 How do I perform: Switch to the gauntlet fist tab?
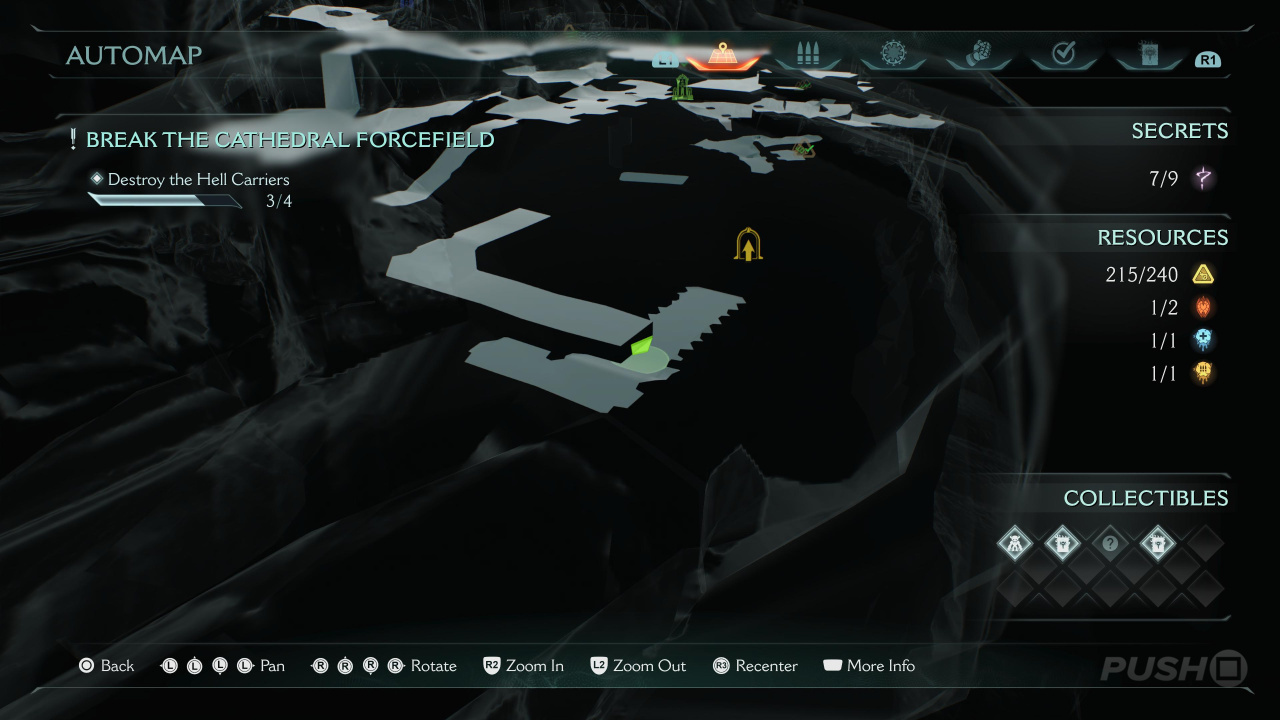[979, 54]
